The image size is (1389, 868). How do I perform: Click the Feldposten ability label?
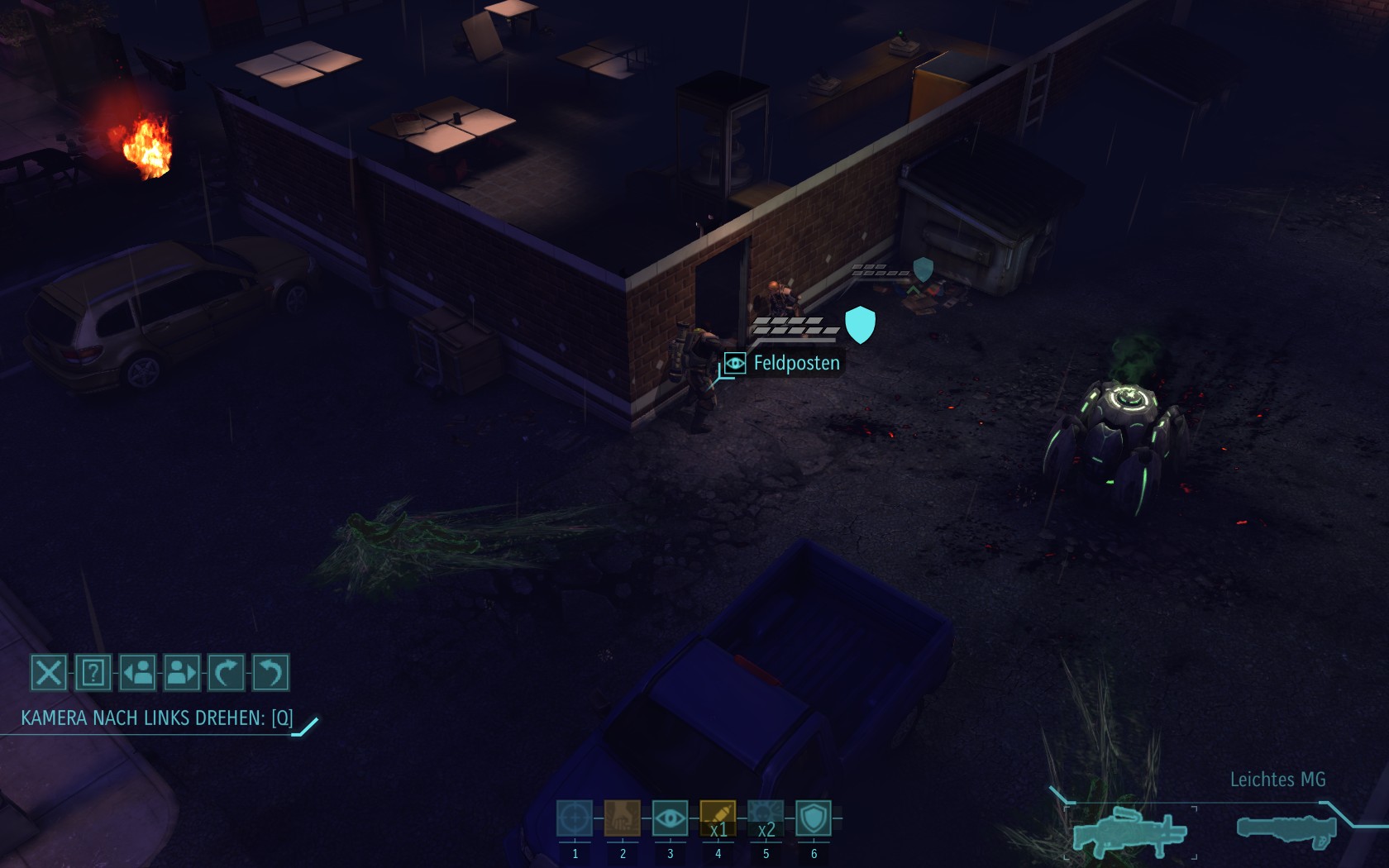coord(795,363)
